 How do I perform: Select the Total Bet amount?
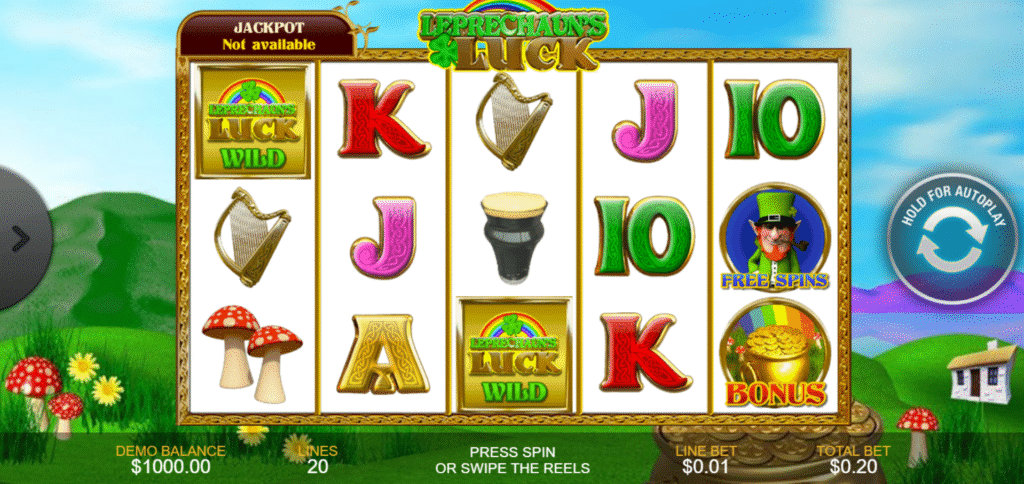(839, 459)
